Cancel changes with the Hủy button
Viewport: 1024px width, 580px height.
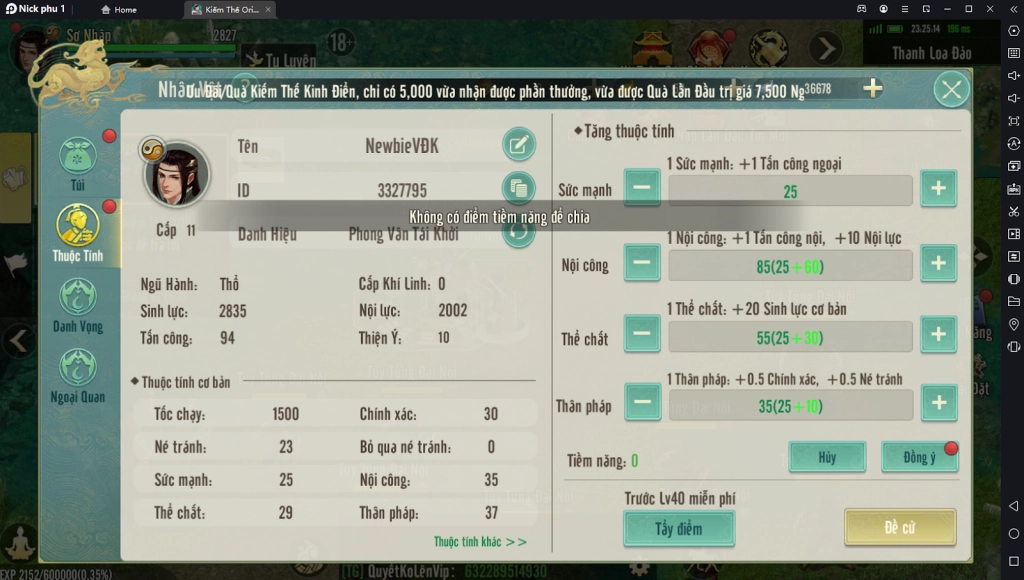click(827, 457)
